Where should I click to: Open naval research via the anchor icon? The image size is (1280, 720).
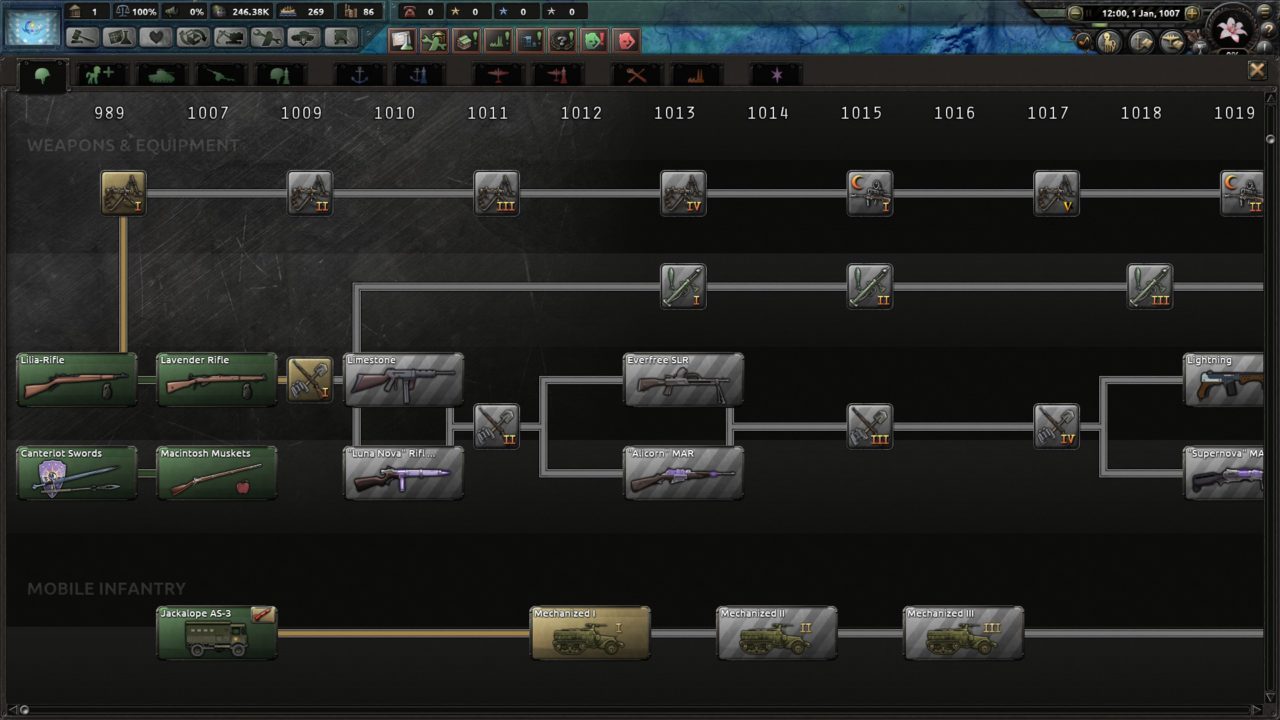coord(358,74)
